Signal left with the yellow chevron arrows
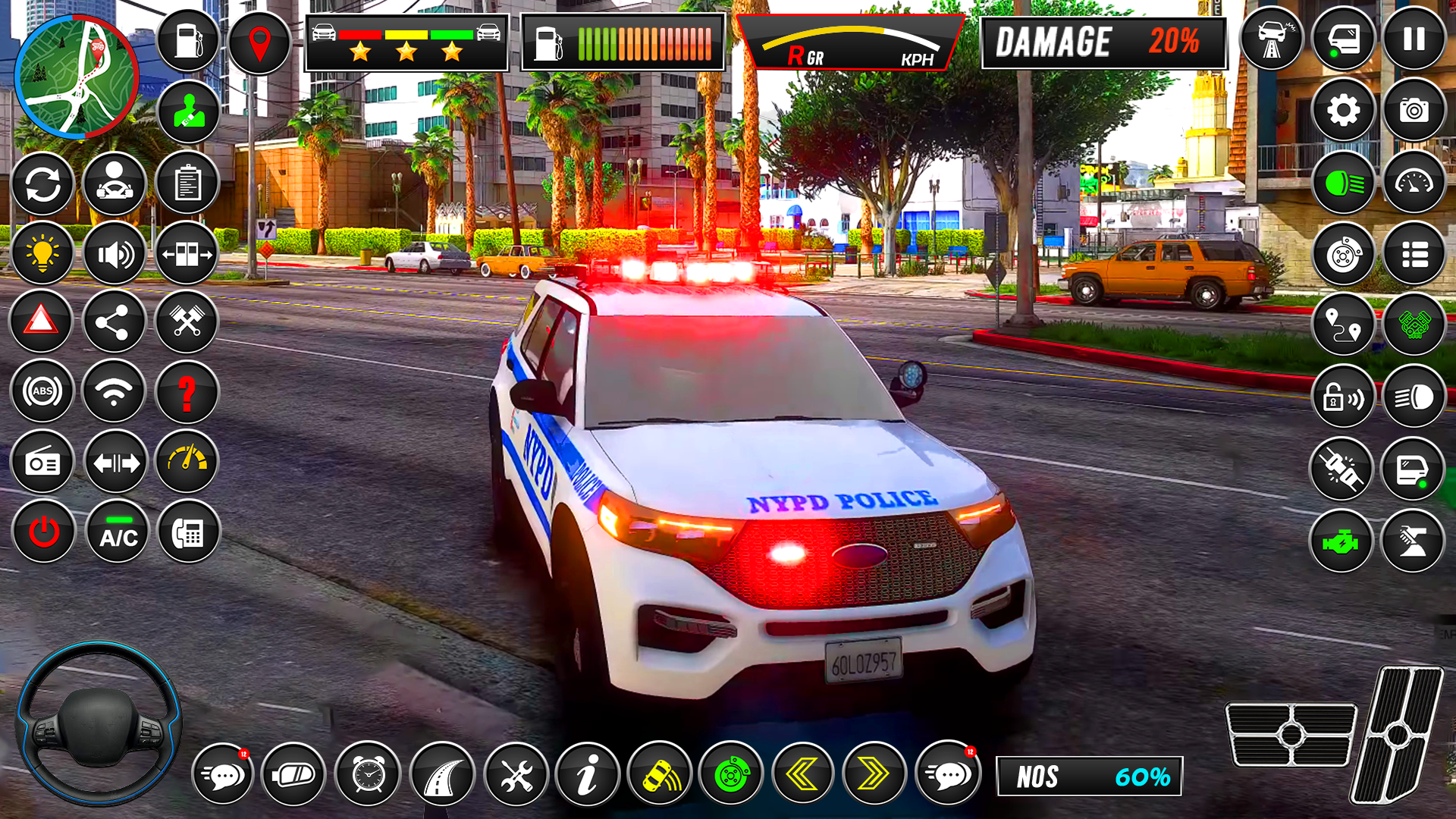The width and height of the screenshot is (1456, 819). [803, 774]
